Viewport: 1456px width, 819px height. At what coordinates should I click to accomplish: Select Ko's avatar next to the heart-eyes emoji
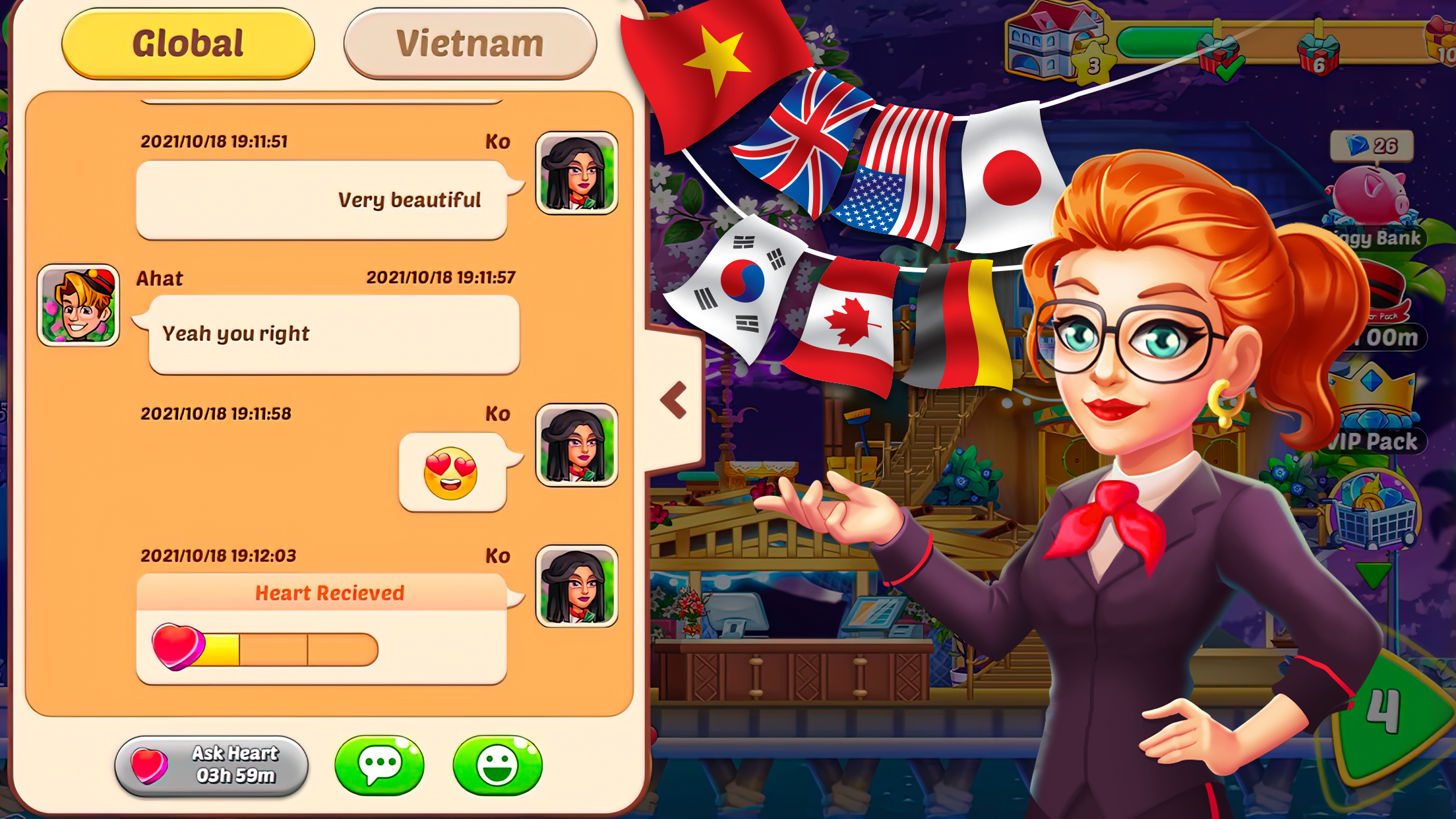point(576,445)
